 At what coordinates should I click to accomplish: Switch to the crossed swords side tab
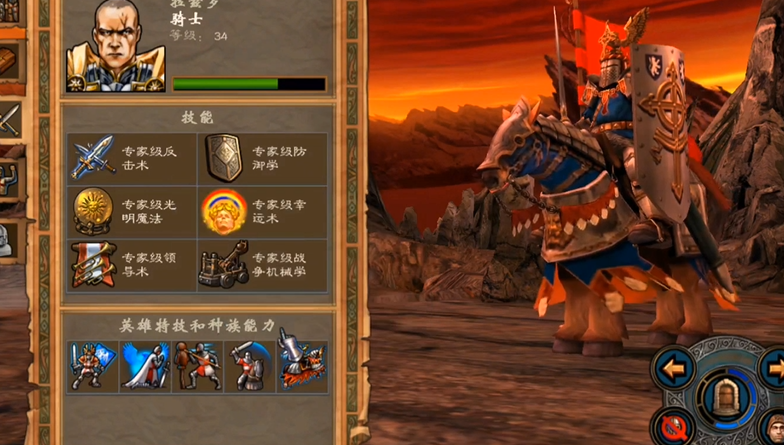9,123
